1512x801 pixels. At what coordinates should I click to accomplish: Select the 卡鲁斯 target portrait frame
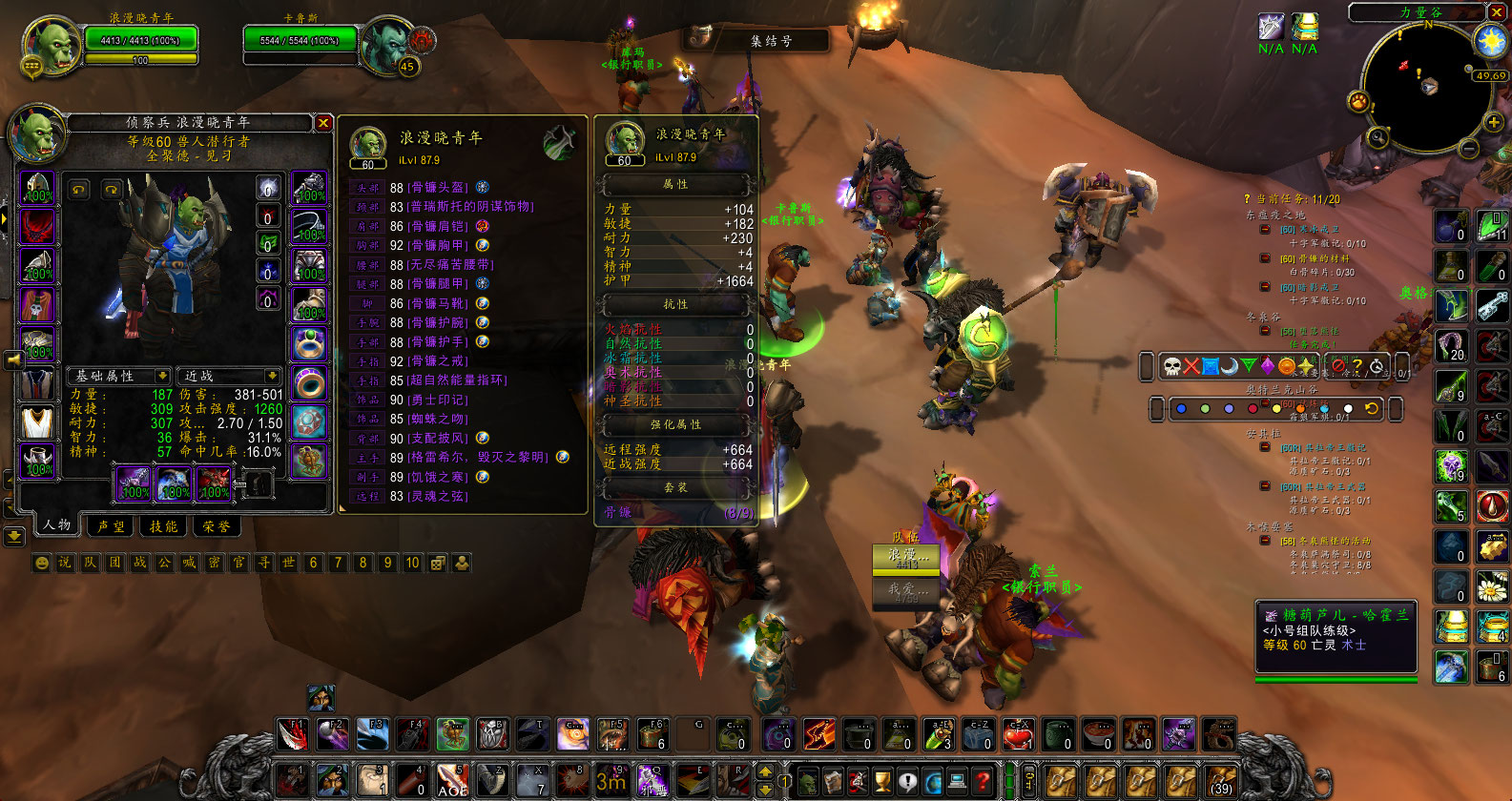coord(387,44)
